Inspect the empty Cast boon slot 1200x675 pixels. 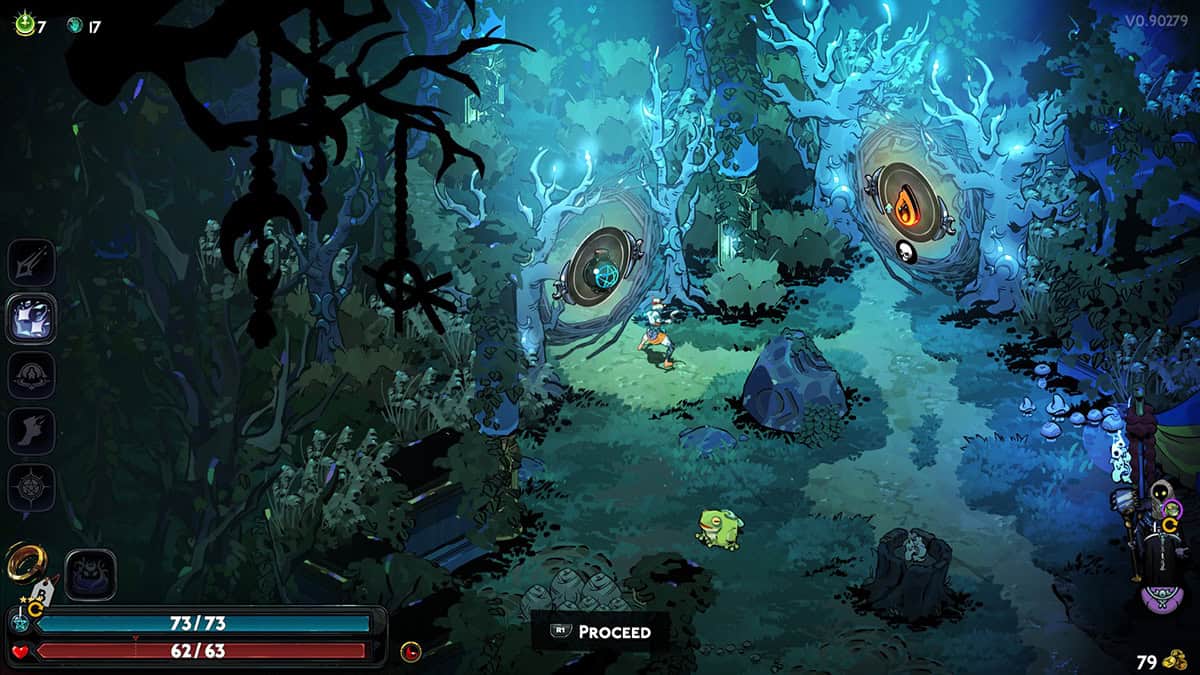pyautogui.click(x=32, y=375)
